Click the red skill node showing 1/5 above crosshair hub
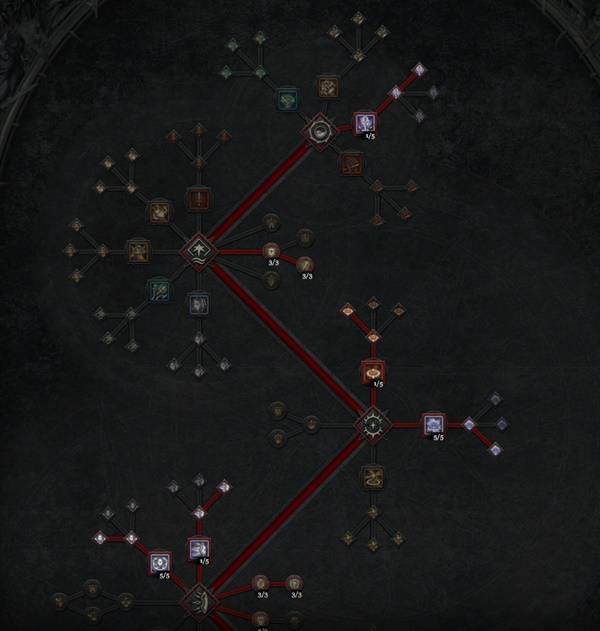The width and height of the screenshot is (600, 631). (373, 372)
